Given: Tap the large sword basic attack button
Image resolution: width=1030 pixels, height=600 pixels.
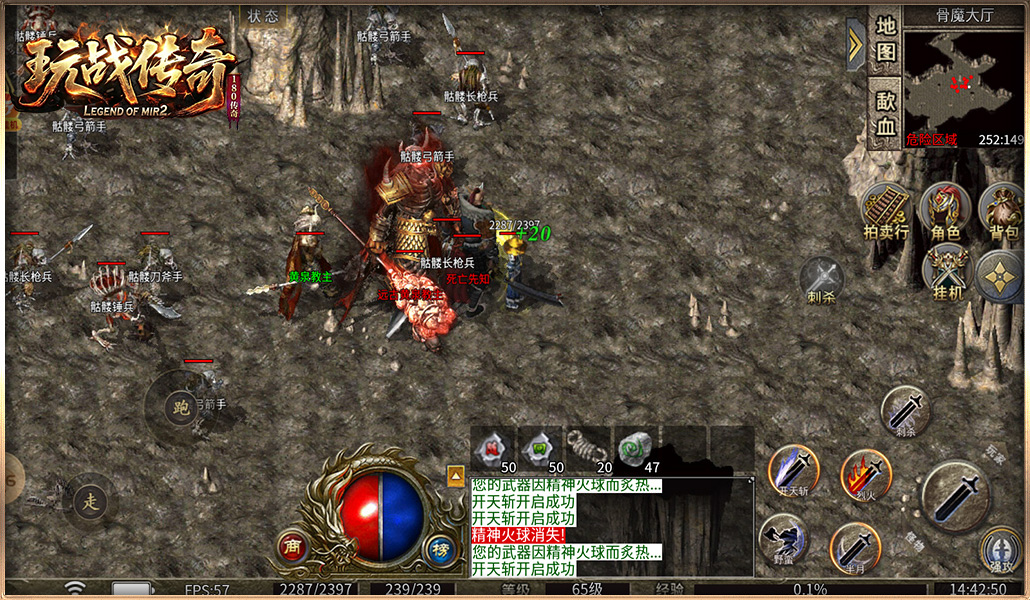Looking at the screenshot, I should click(956, 496).
